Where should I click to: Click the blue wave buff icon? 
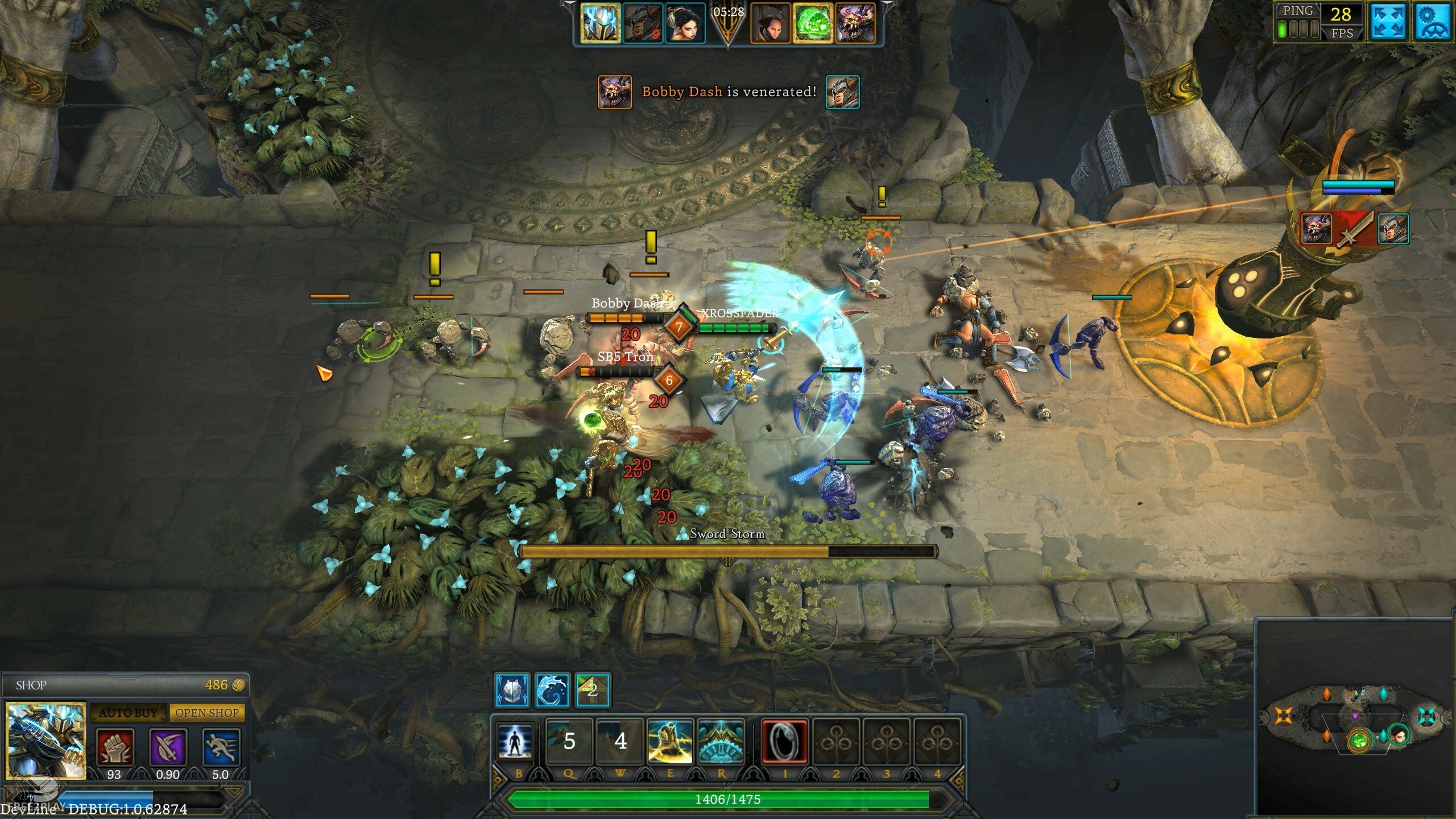point(552,690)
